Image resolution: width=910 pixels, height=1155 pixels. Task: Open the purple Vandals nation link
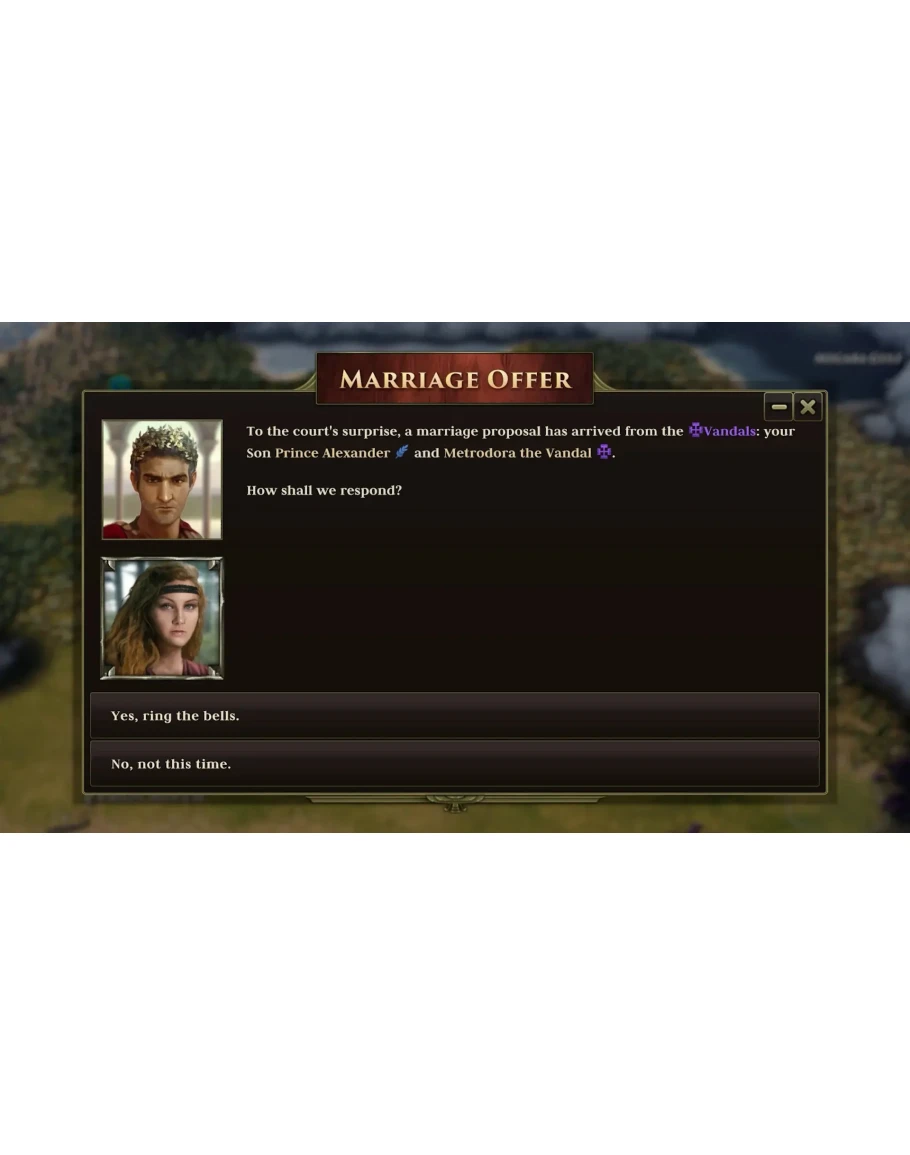pos(729,431)
